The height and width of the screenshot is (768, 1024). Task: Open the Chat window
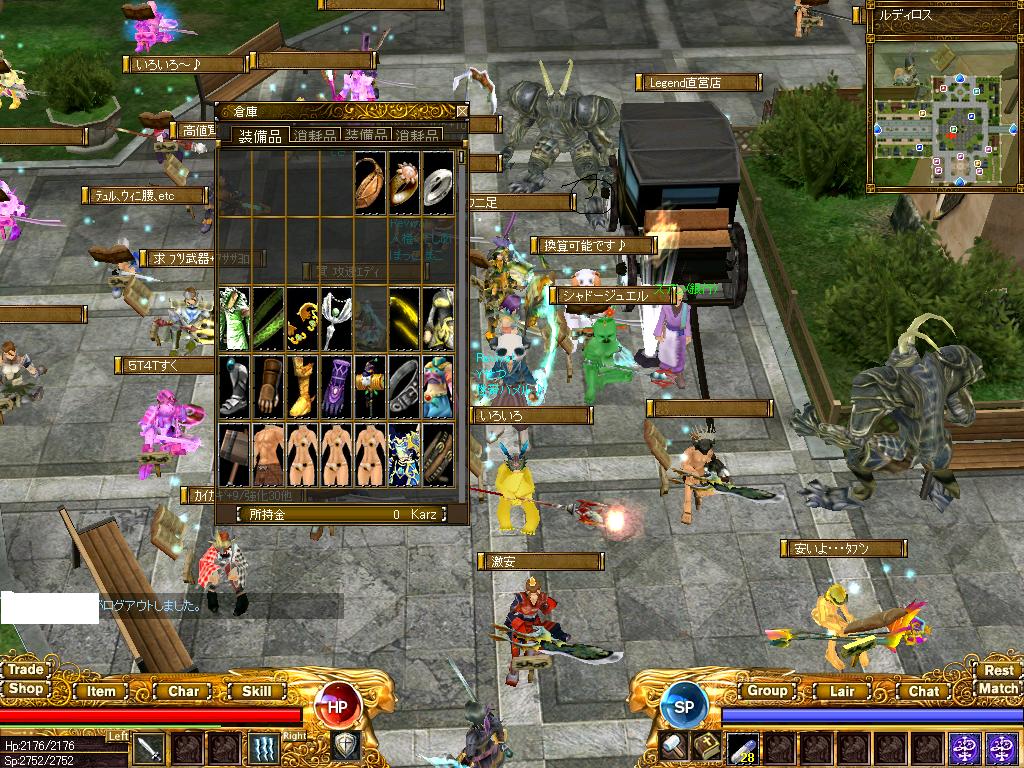coord(923,691)
